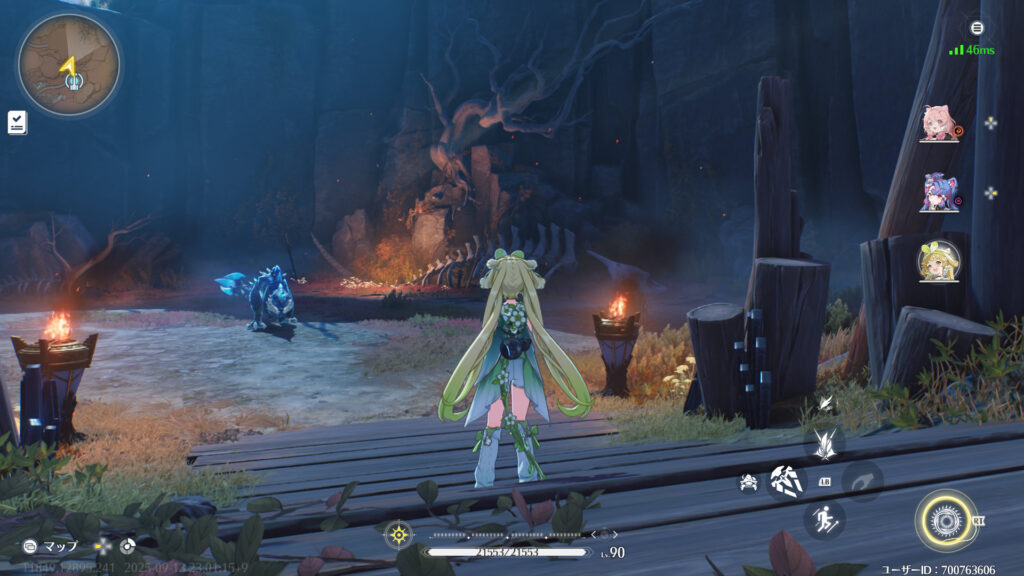
Task: Activate the spiky crystal burst skill
Action: [x=825, y=443]
